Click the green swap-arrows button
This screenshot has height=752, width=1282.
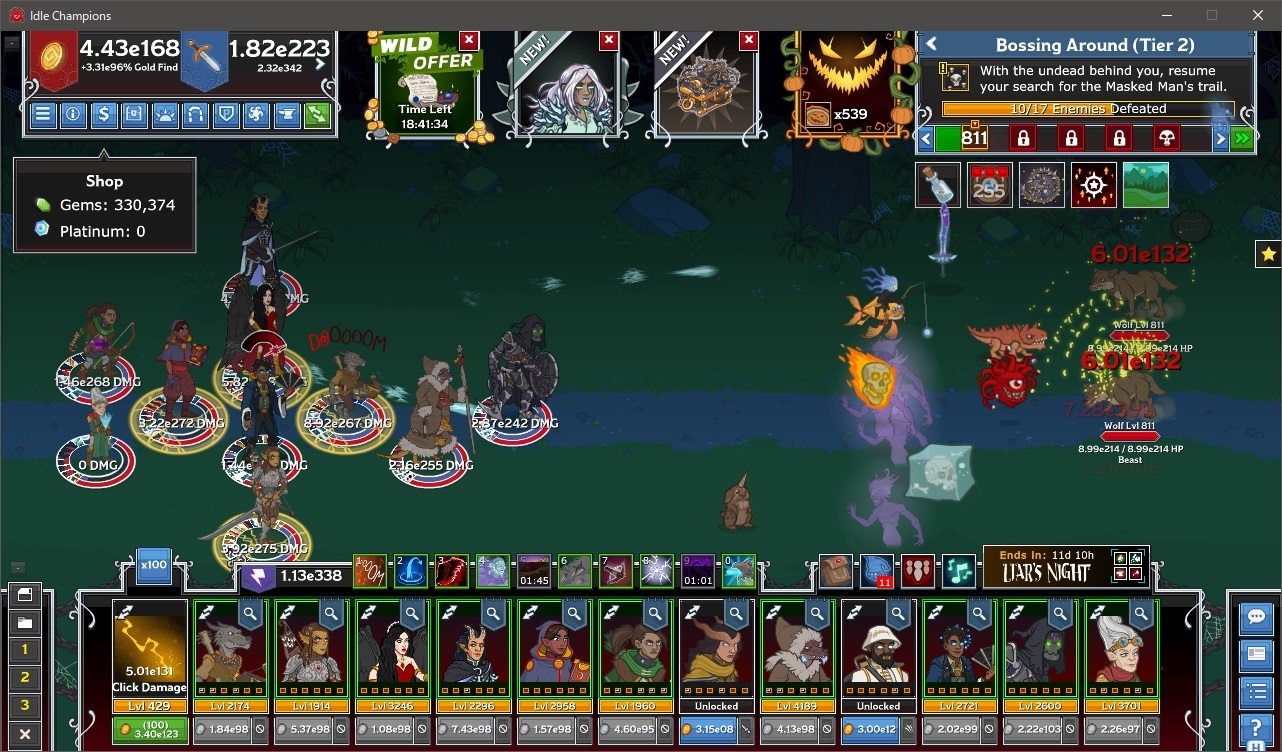coord(316,114)
